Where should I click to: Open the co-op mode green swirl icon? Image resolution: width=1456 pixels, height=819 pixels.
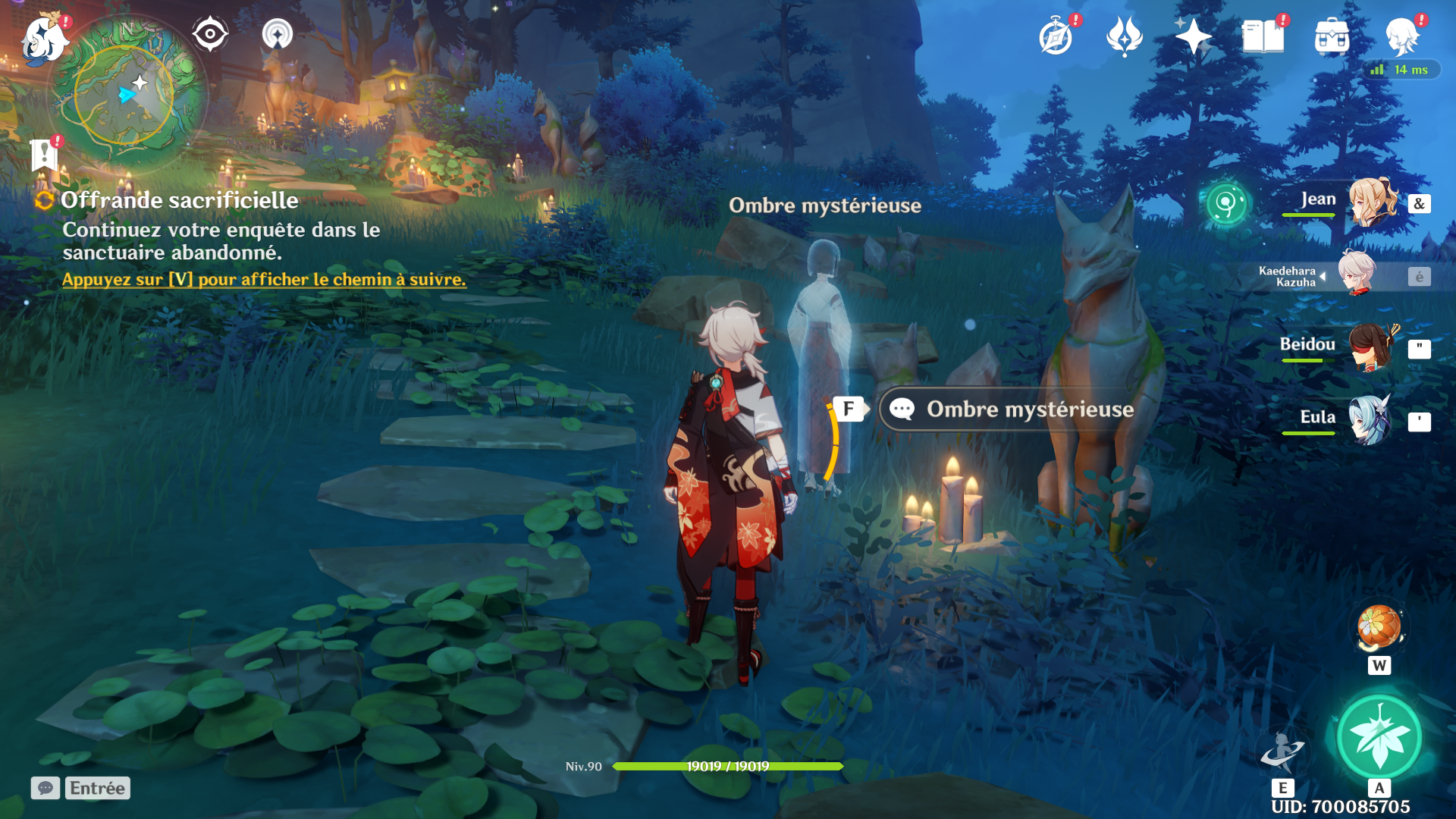(x=1225, y=203)
